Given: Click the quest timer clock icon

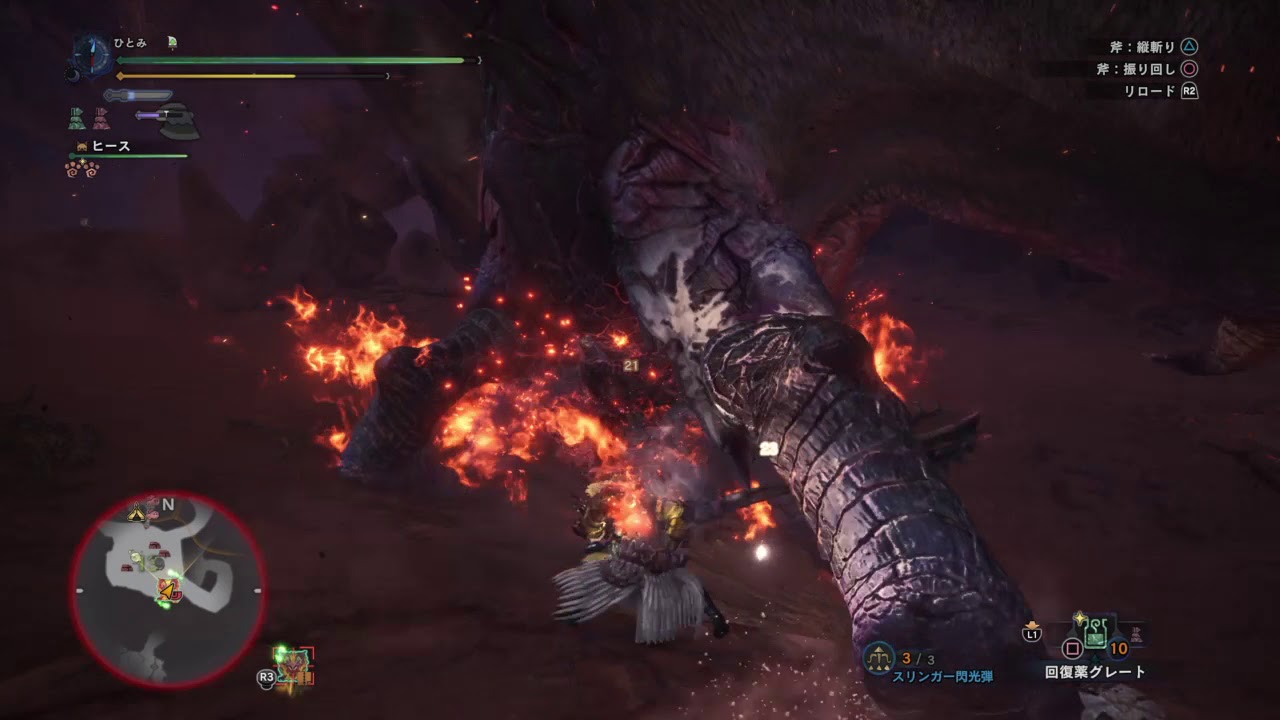Looking at the screenshot, I should tap(91, 52).
